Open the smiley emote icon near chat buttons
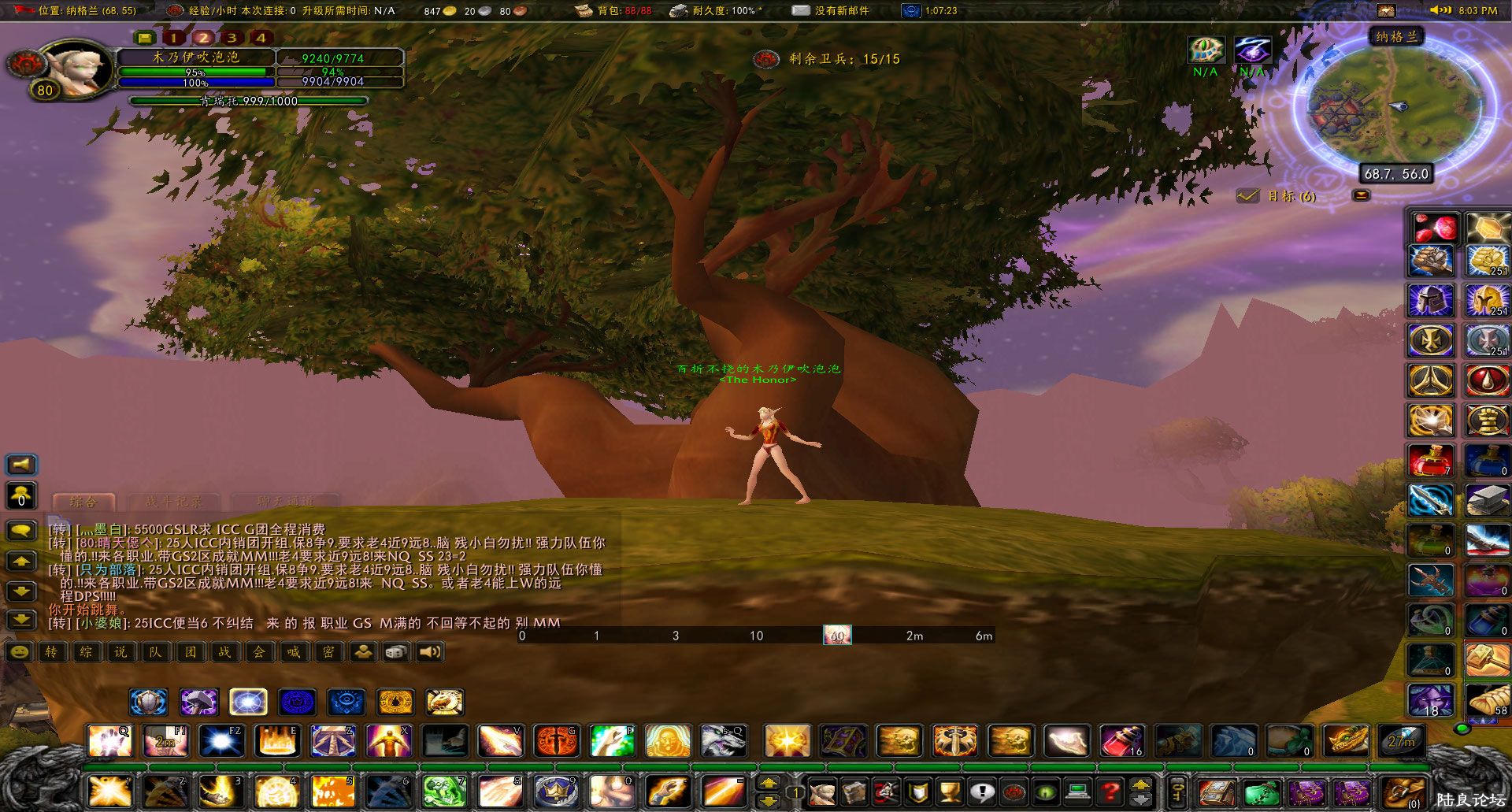This screenshot has height=812, width=1512. tap(20, 652)
